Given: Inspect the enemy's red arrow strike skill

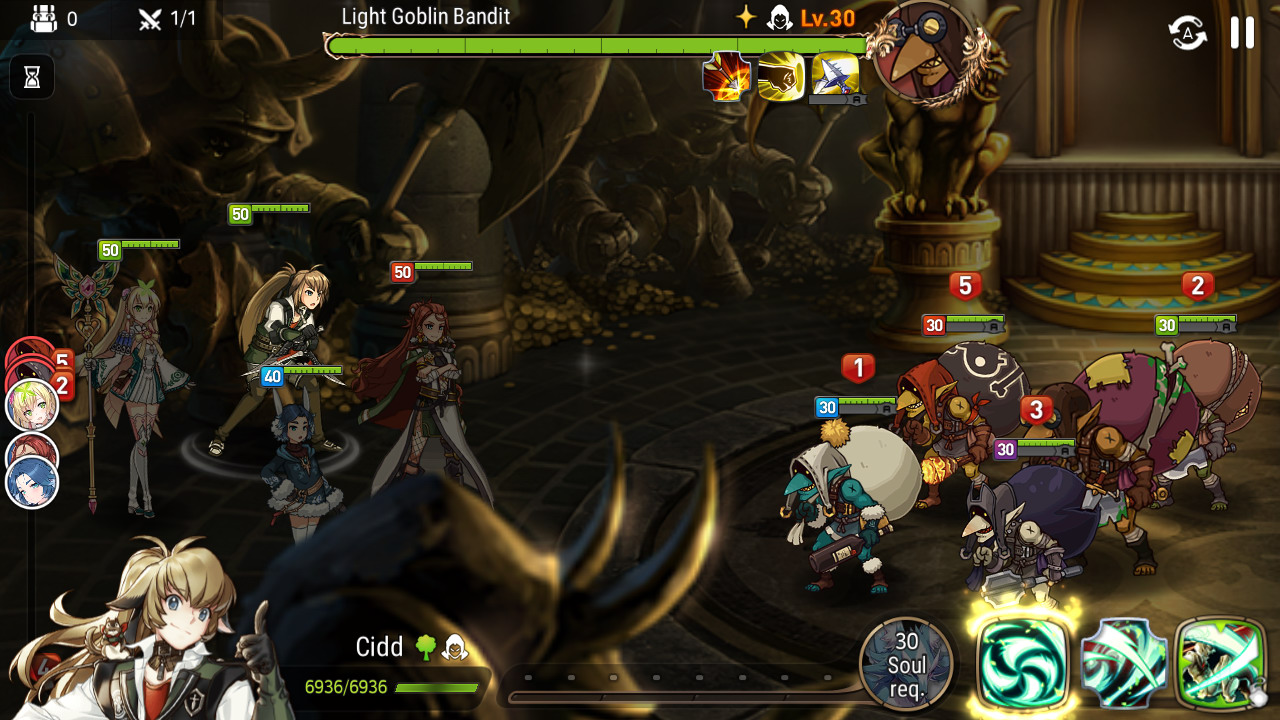Looking at the screenshot, I should (x=726, y=76).
